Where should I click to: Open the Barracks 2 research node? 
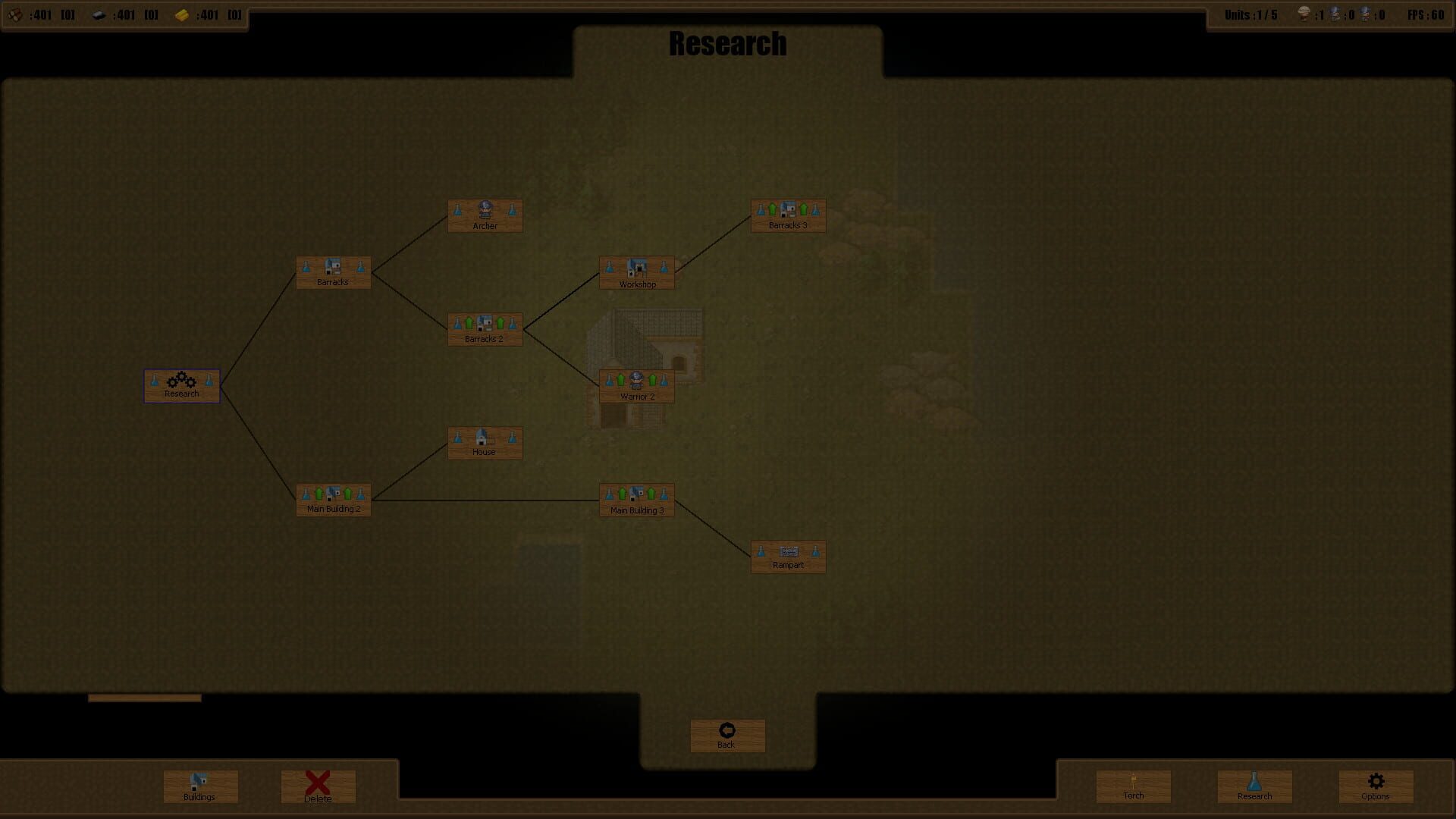coord(485,328)
